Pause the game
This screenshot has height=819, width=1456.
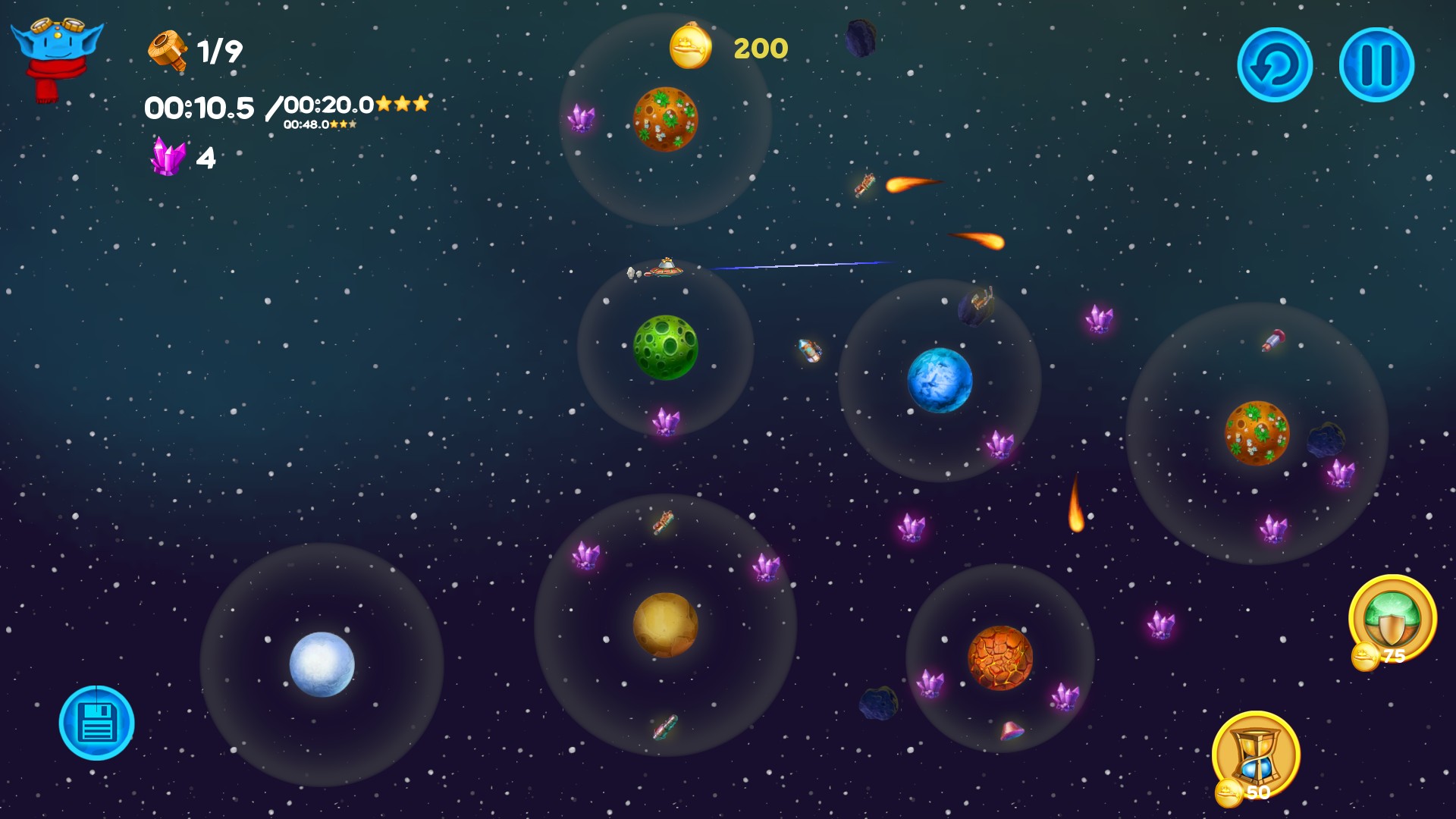(x=1376, y=65)
